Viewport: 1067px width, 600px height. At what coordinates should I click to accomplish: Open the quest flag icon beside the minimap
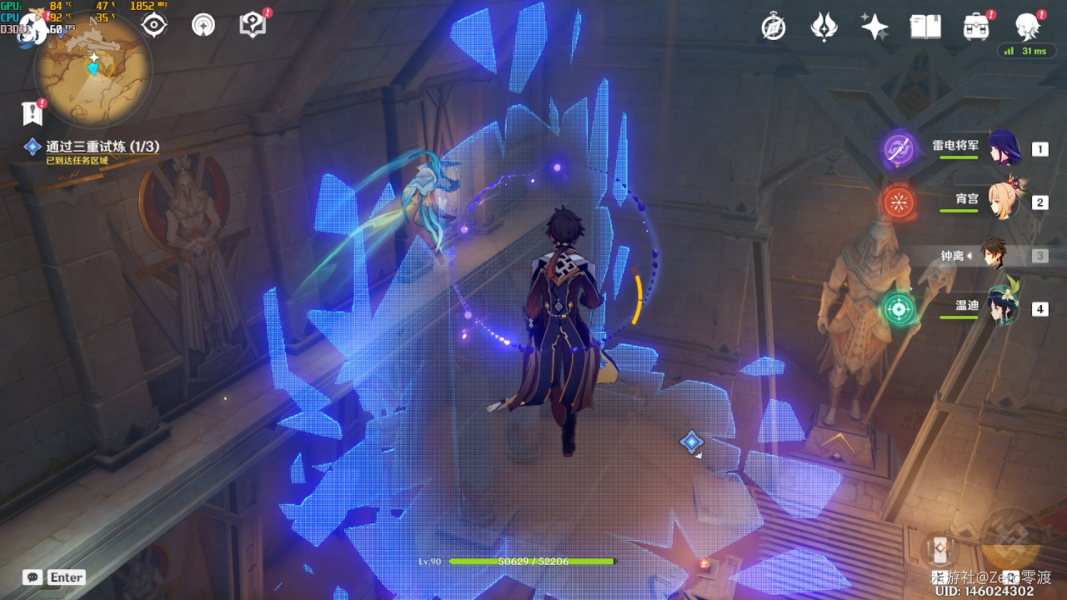point(33,113)
